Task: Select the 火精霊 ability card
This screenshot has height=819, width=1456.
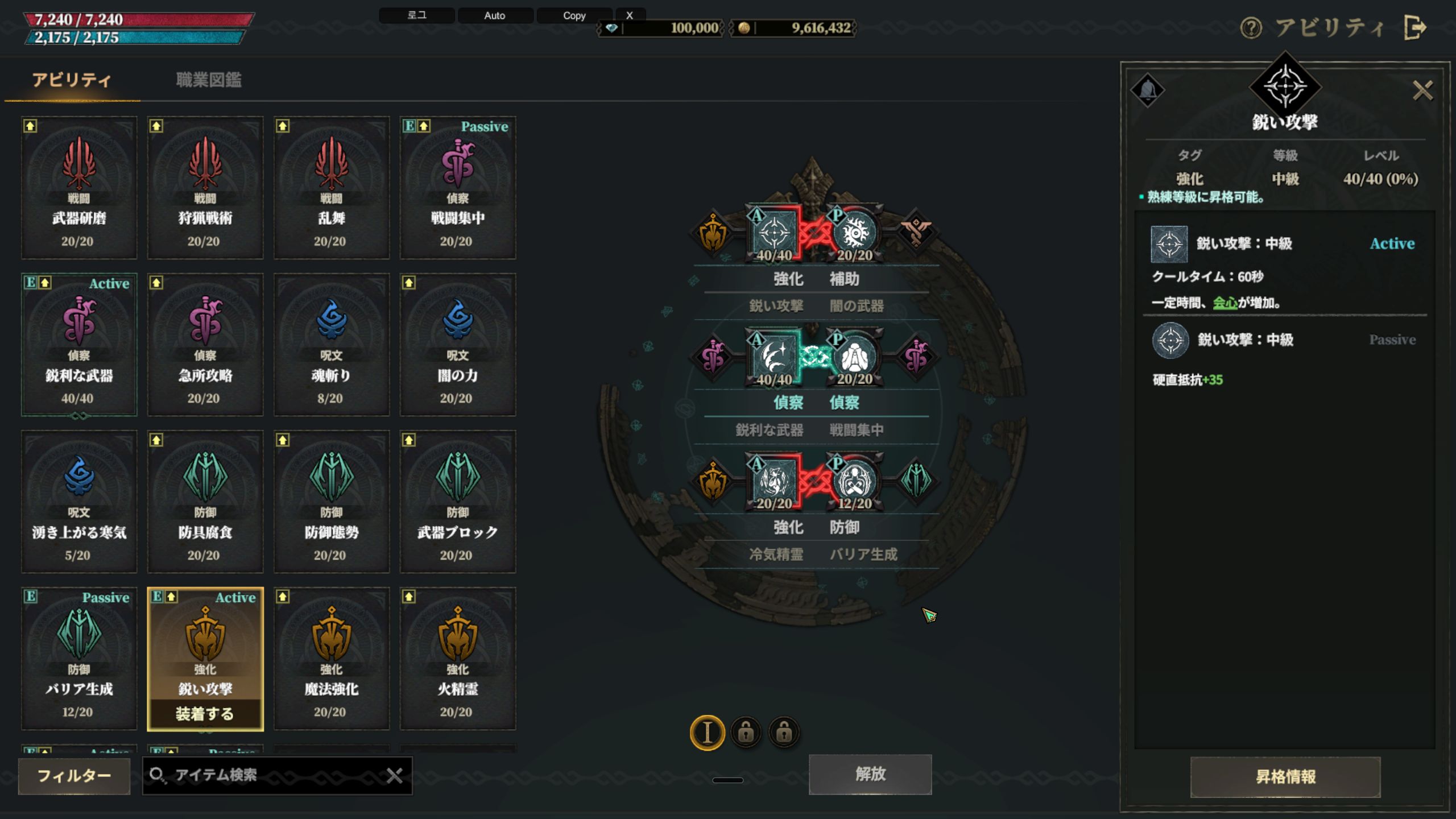Action: tap(458, 659)
